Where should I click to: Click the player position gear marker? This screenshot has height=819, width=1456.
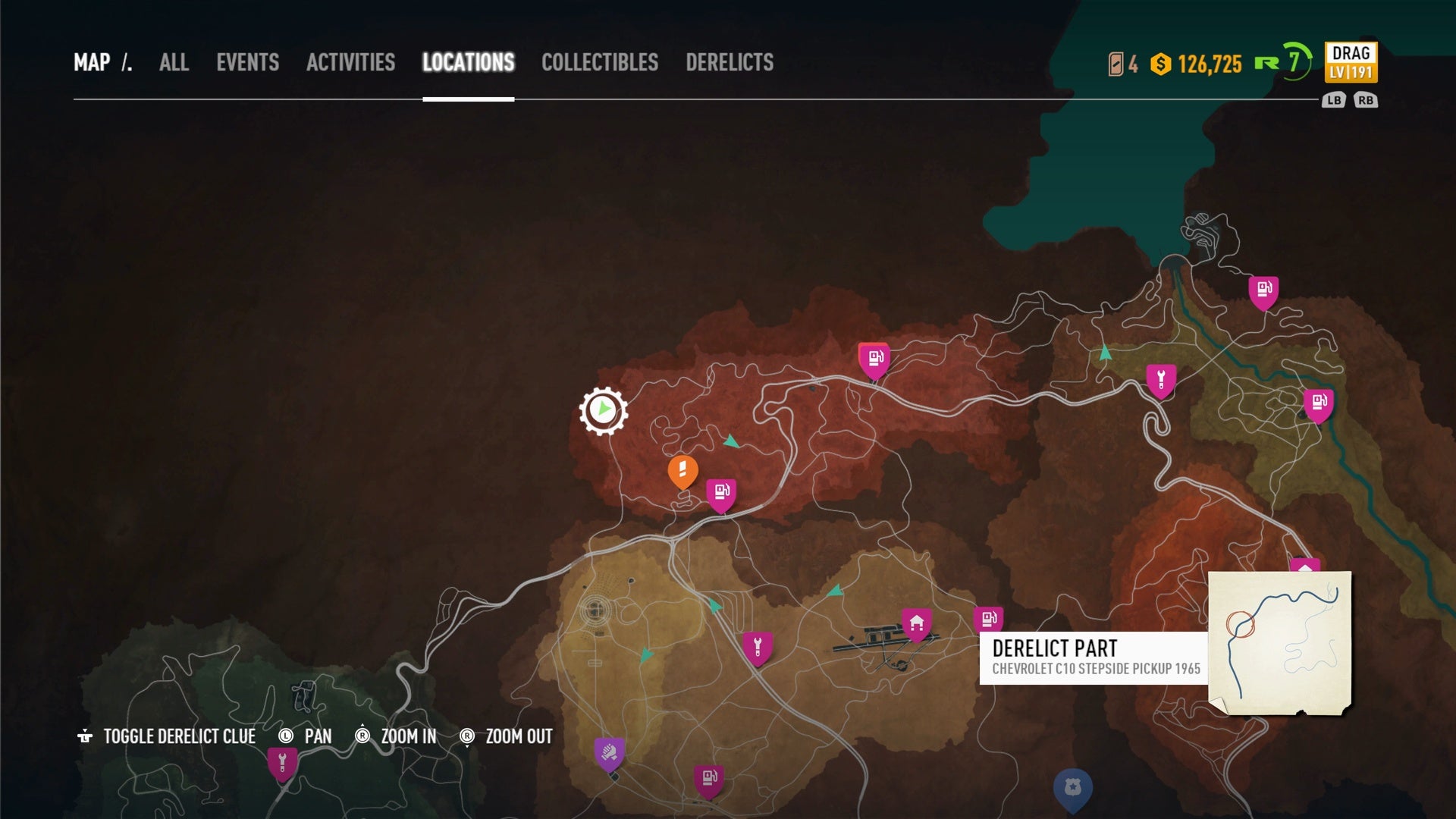coord(603,409)
